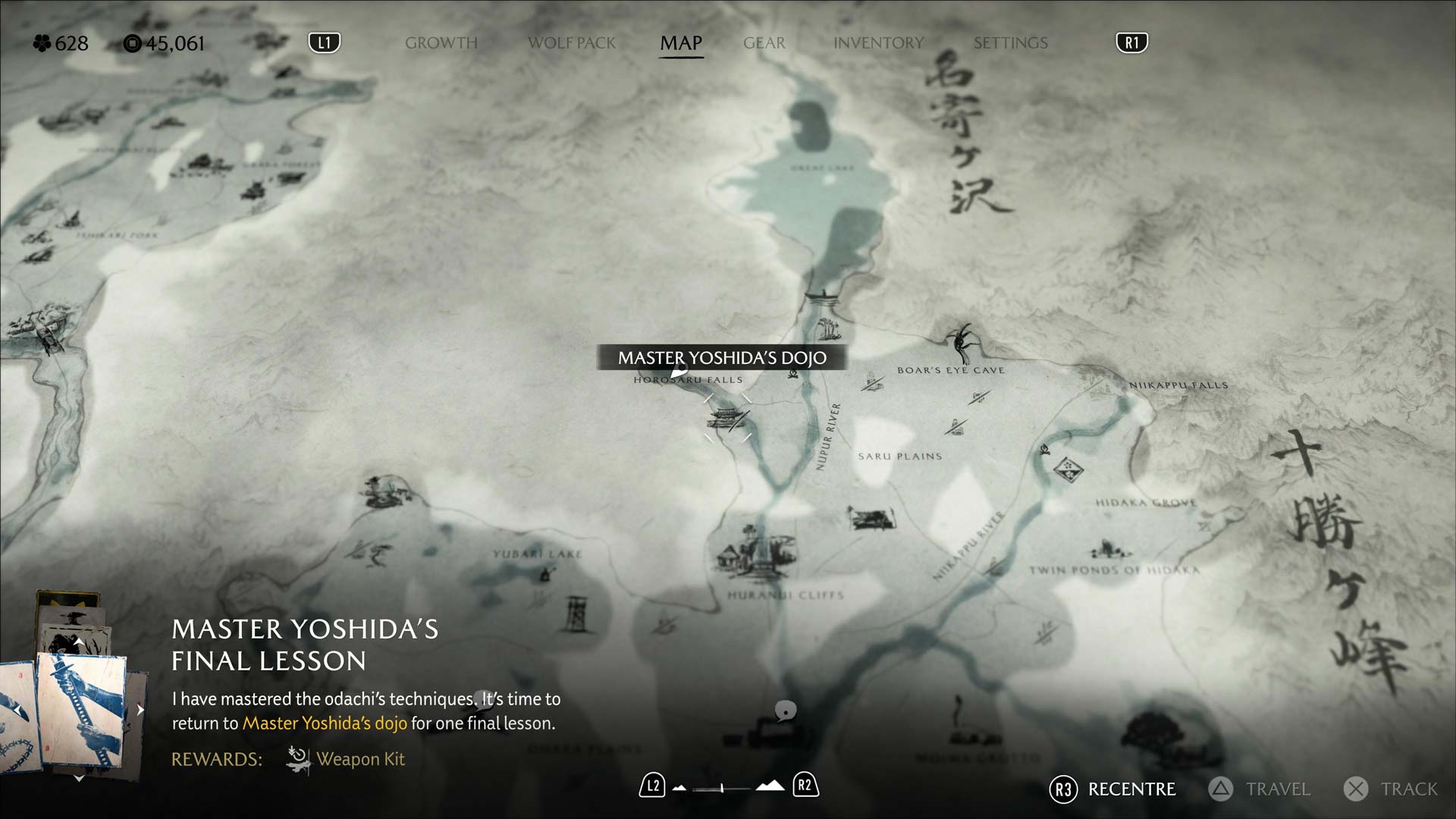Open the Inventory tab
1456x819 pixels.
[x=878, y=43]
